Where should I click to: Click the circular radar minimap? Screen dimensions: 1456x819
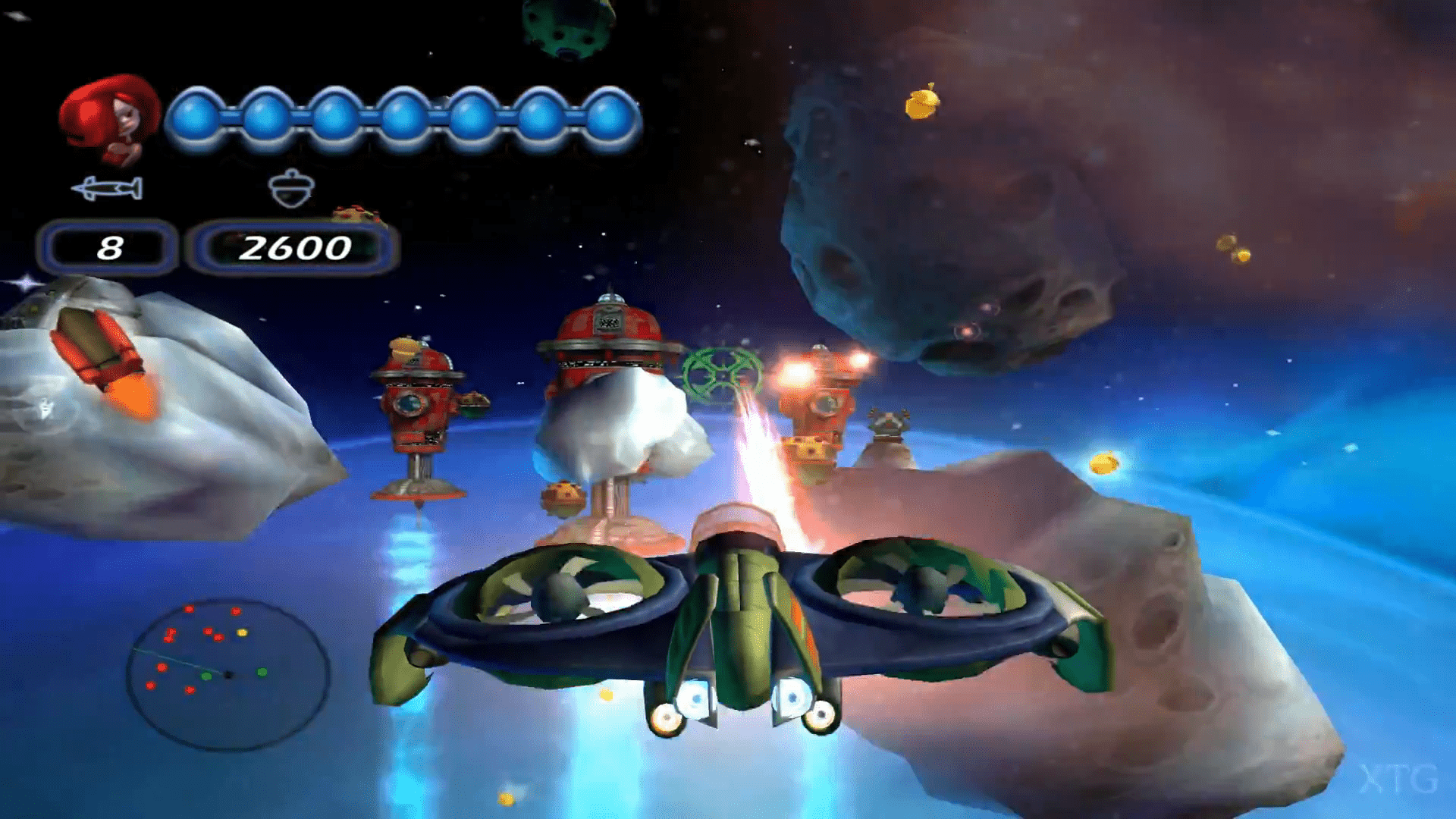(227, 673)
